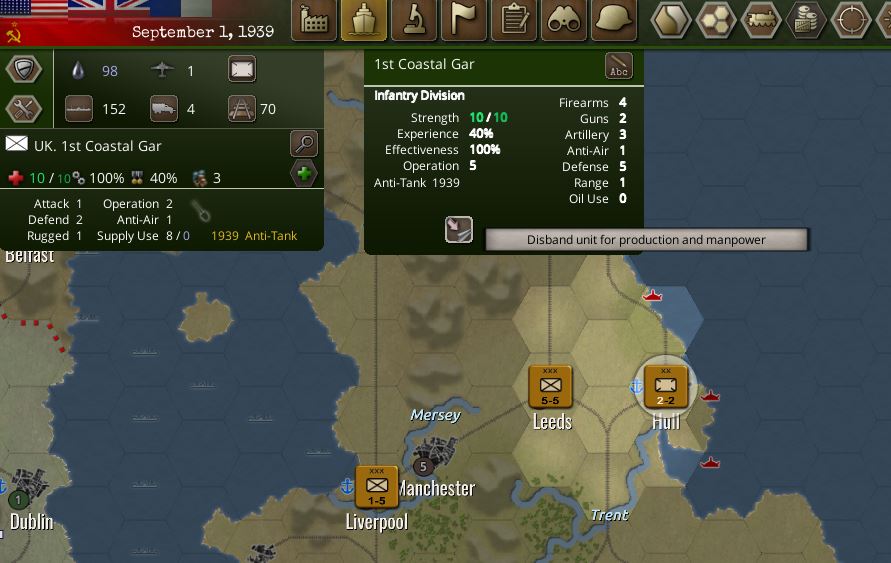Click the shield hexagon button

23,70
